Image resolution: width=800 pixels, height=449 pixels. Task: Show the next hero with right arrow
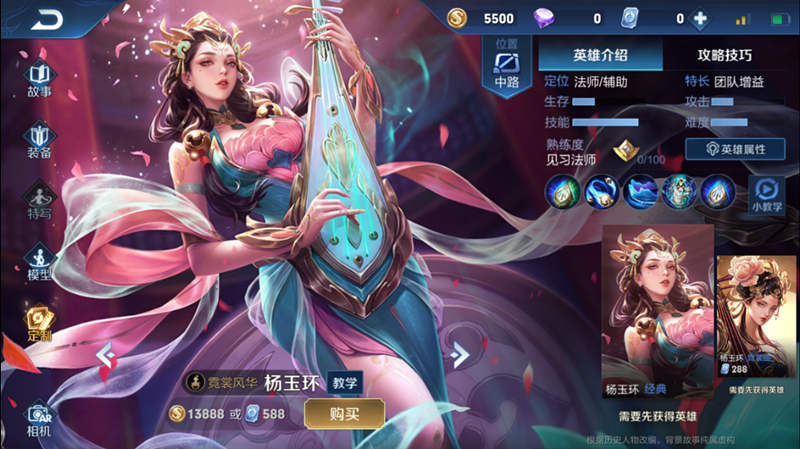(459, 354)
